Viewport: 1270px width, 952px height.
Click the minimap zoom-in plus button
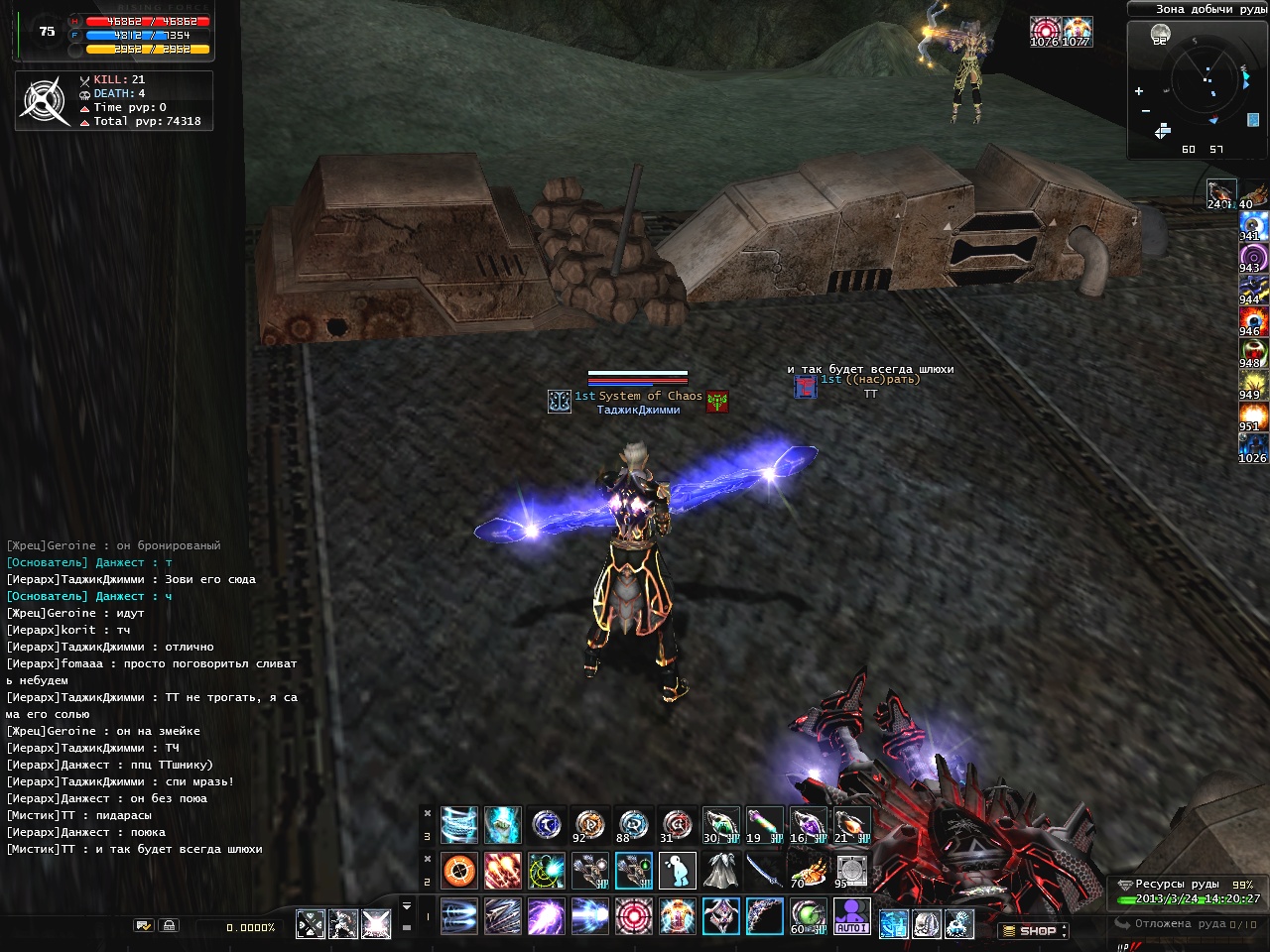[1139, 91]
